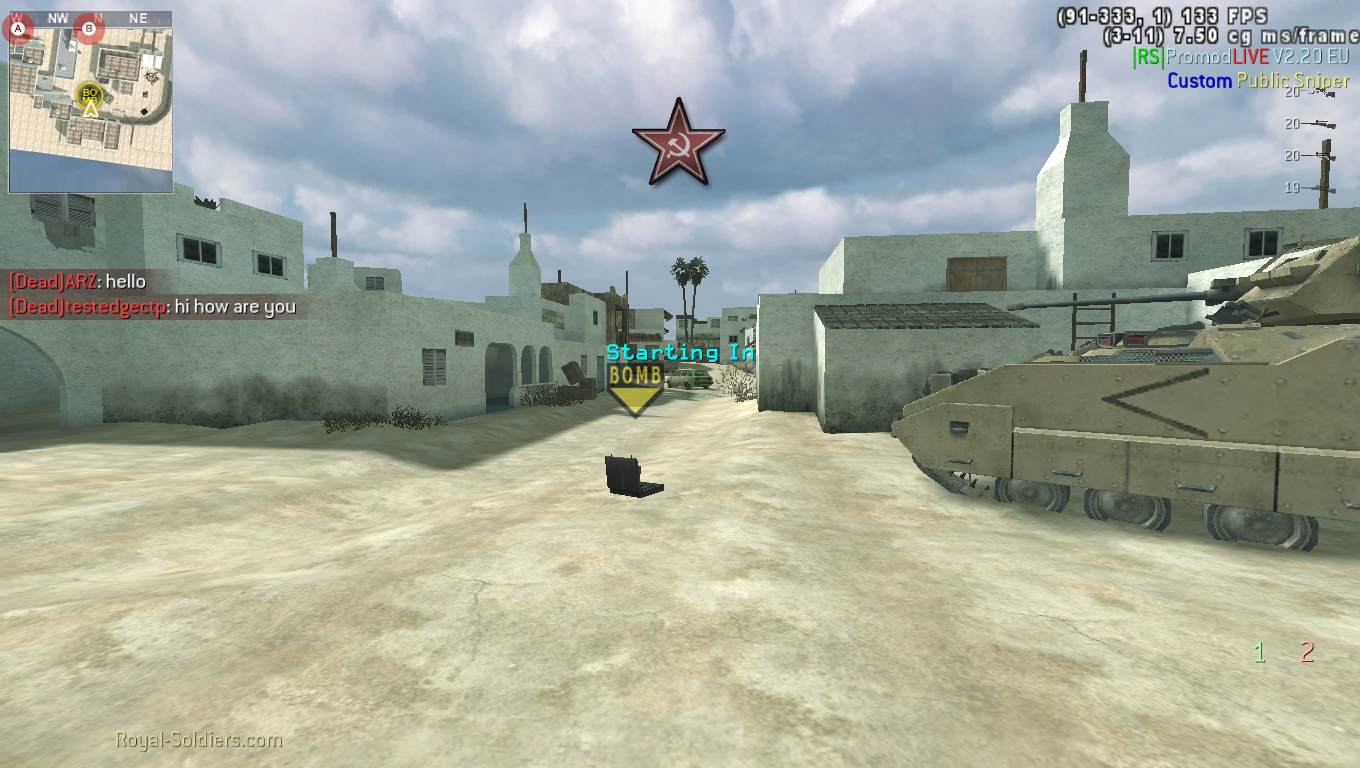The width and height of the screenshot is (1360, 768).
Task: Select the bottom rifle icon with 19 count
Action: (1320, 187)
